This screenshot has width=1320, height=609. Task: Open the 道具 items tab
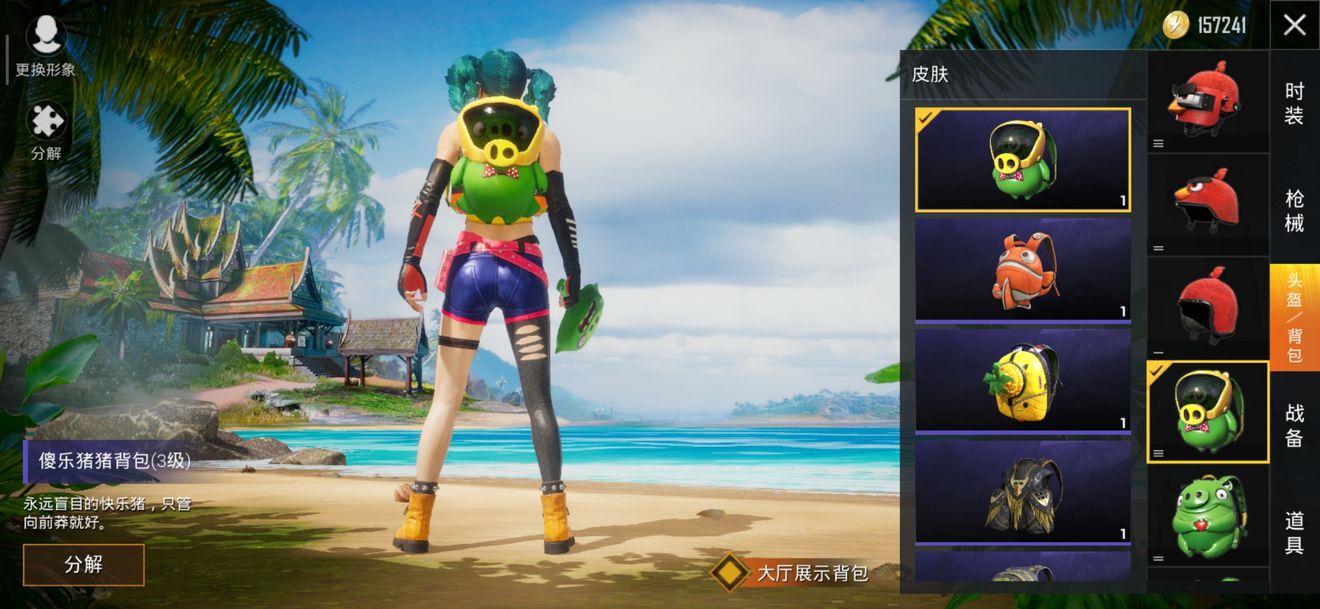pyautogui.click(x=1294, y=532)
